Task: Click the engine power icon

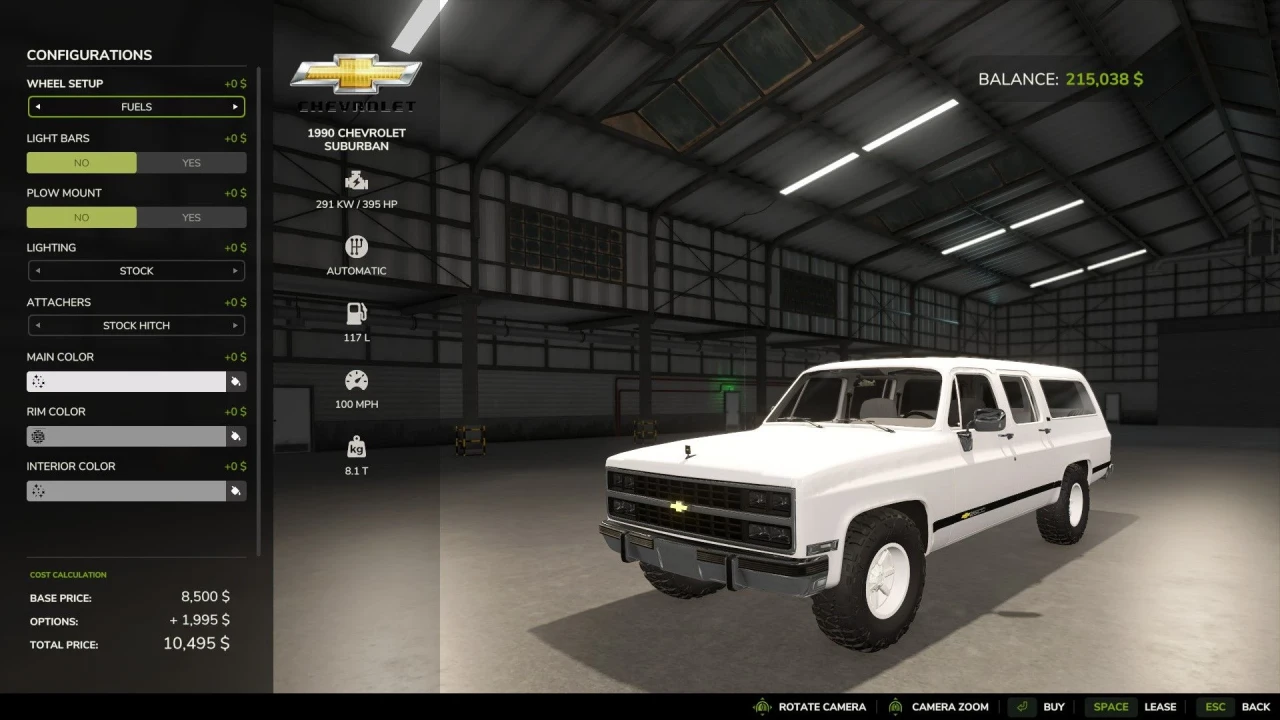Action: pyautogui.click(x=356, y=181)
